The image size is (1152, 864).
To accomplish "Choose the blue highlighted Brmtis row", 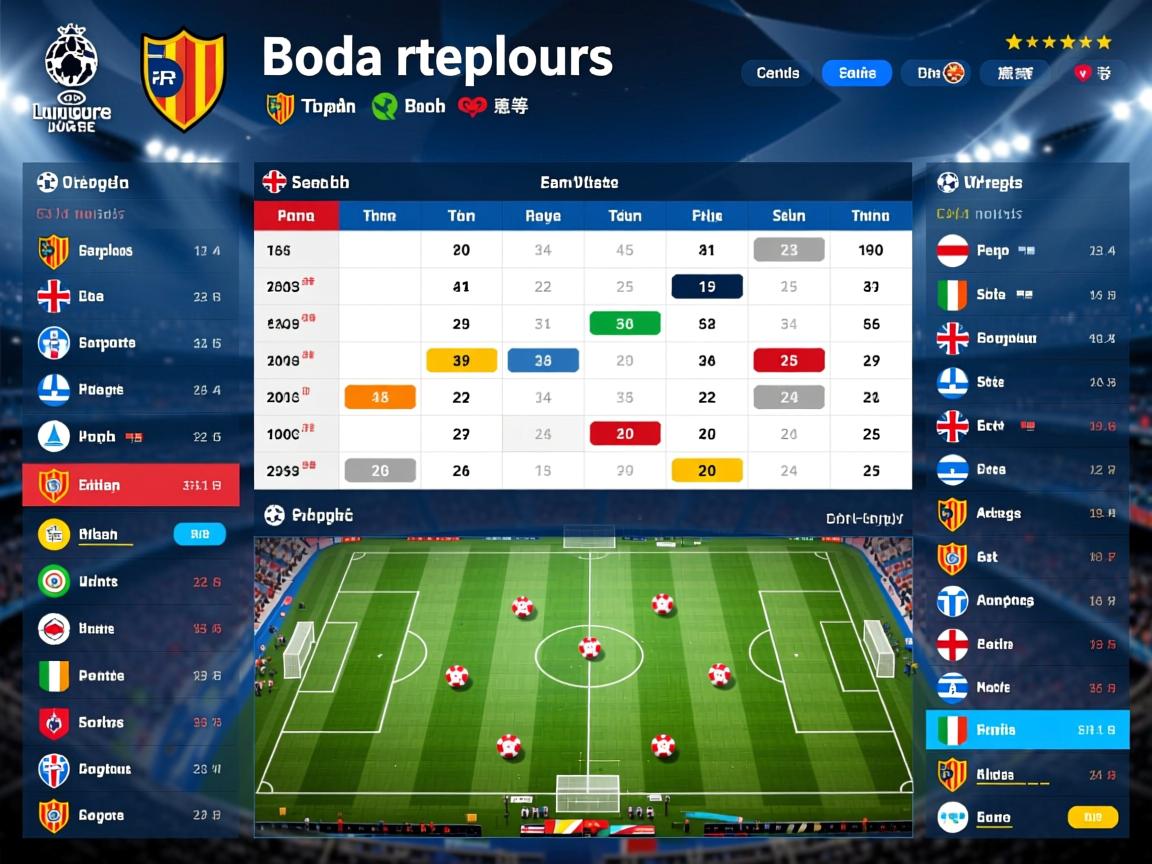I will (1027, 730).
